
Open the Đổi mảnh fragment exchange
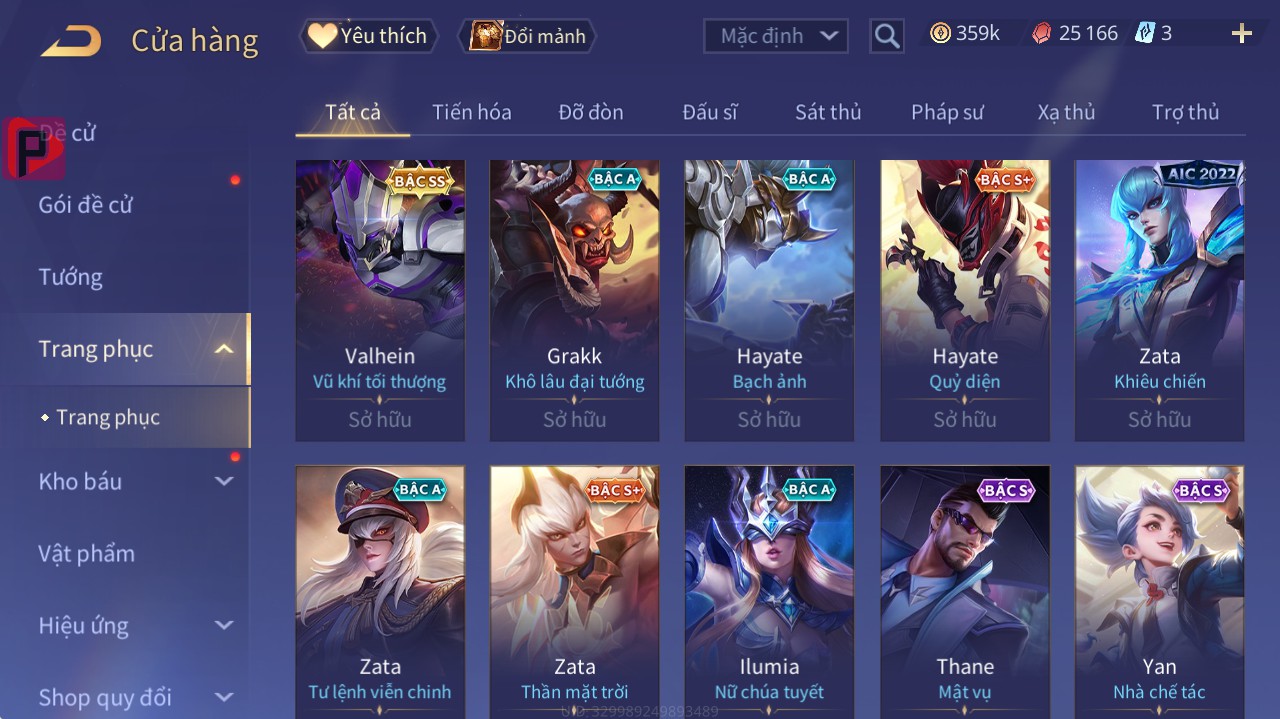click(x=528, y=36)
